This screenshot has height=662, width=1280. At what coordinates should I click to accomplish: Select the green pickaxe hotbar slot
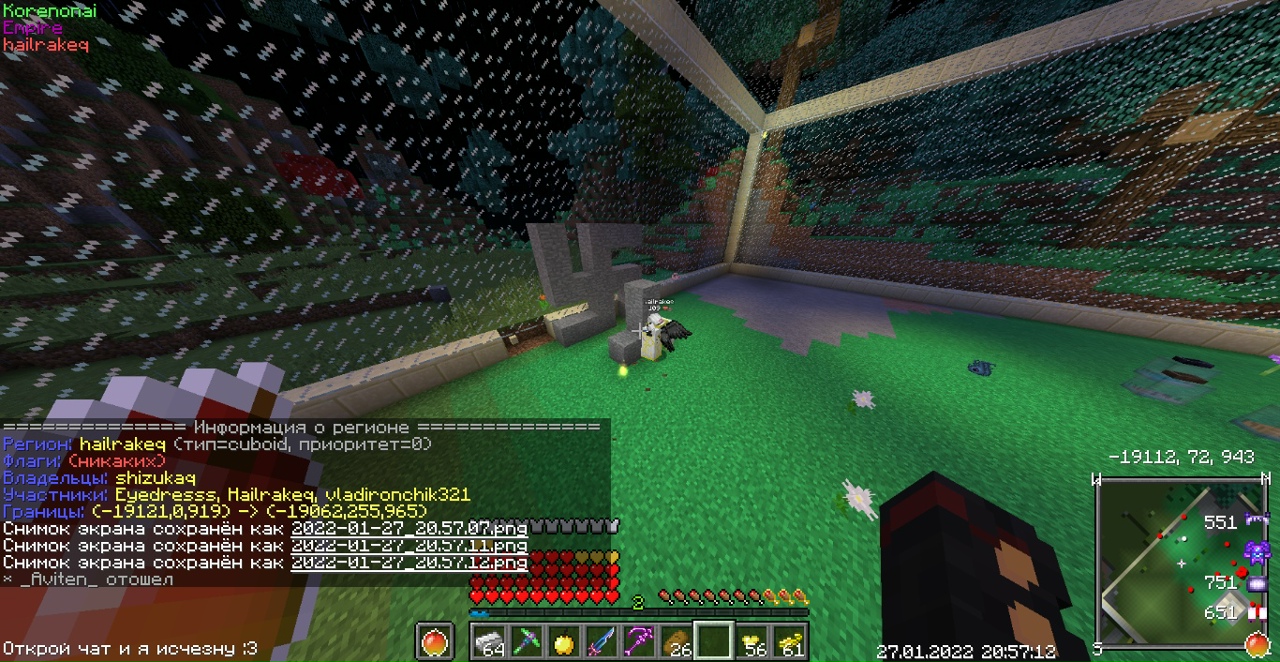527,642
